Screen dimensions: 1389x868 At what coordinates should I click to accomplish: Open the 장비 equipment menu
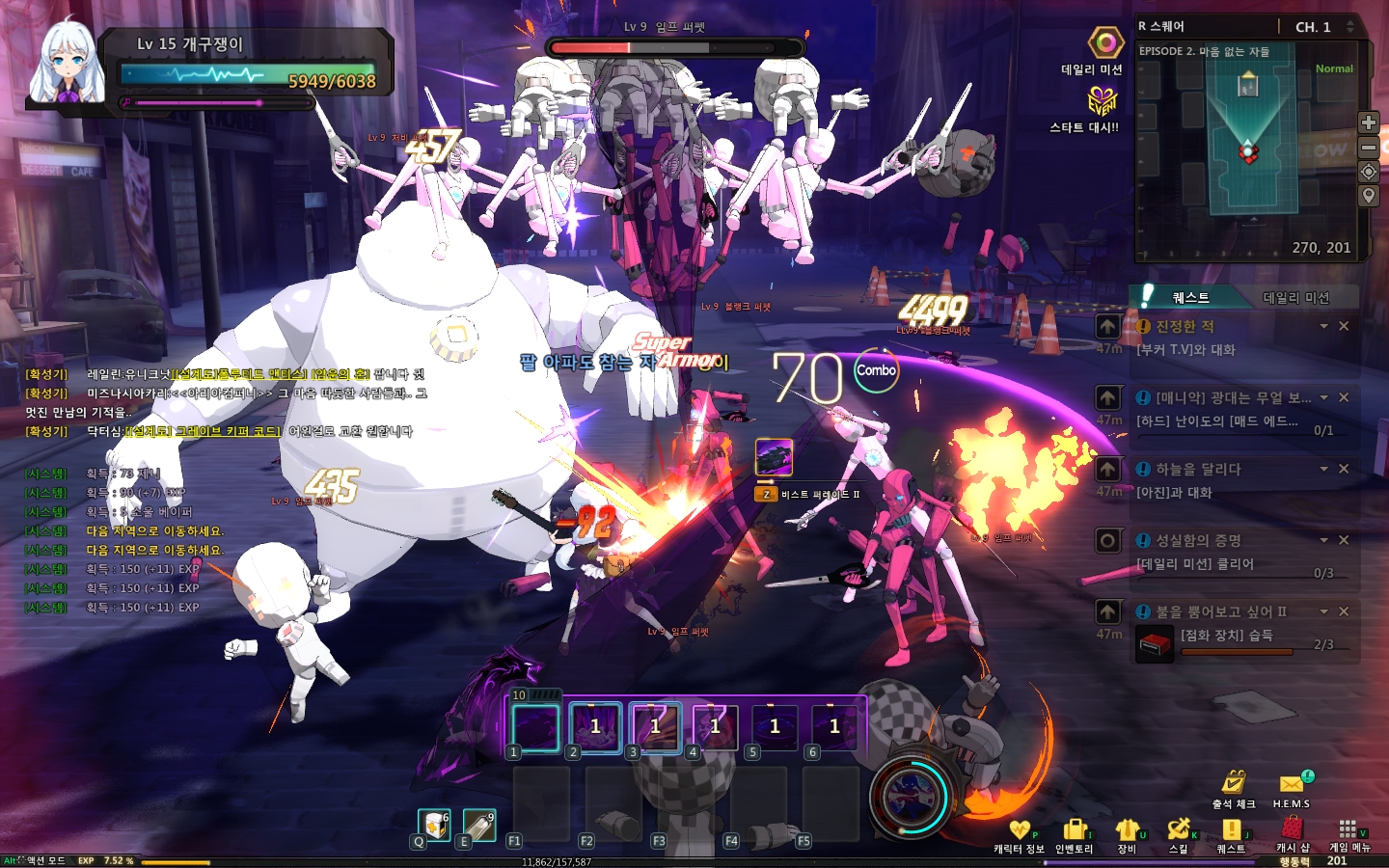tap(1127, 835)
